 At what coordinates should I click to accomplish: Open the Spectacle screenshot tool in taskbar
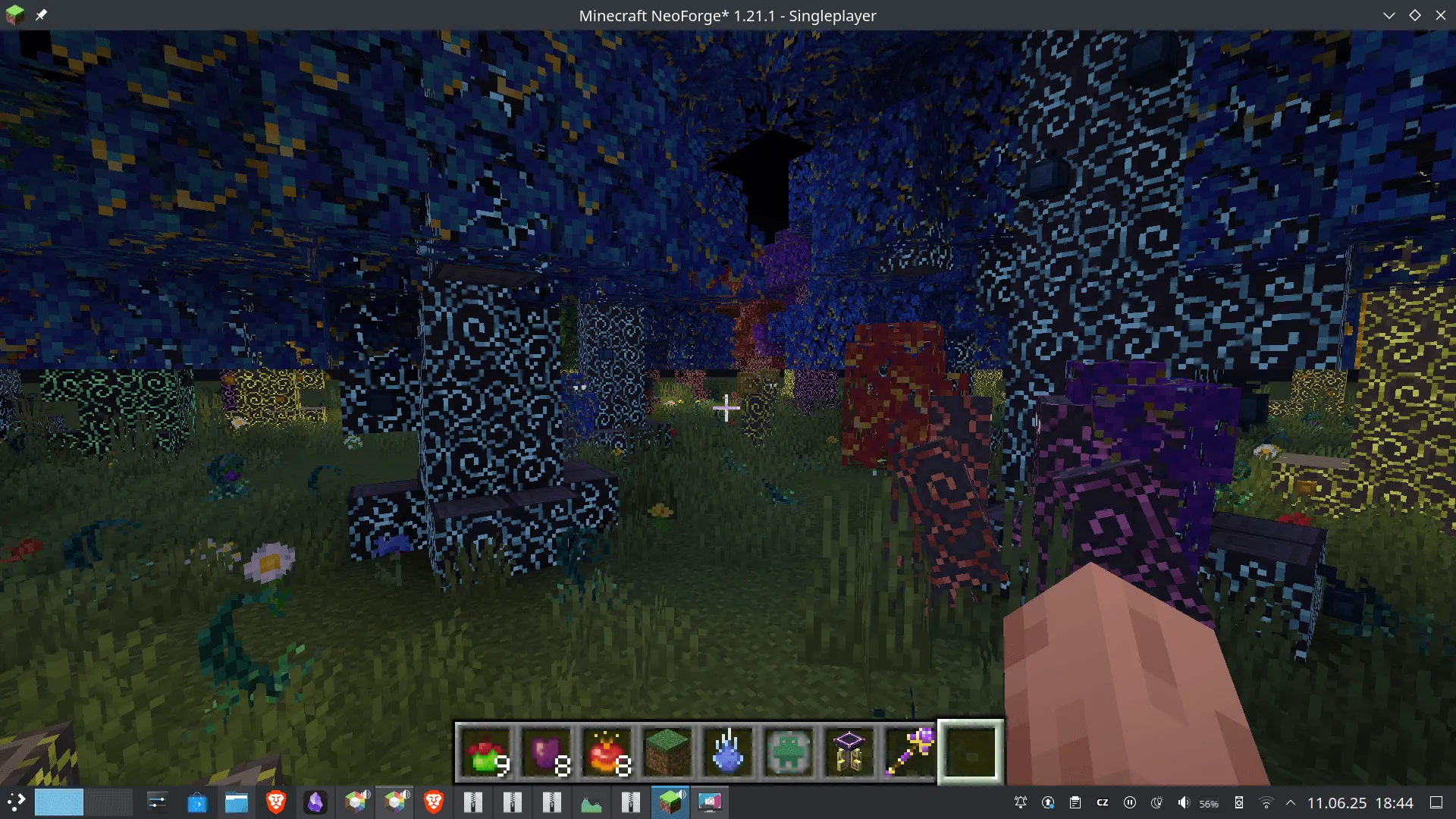pyautogui.click(x=711, y=803)
